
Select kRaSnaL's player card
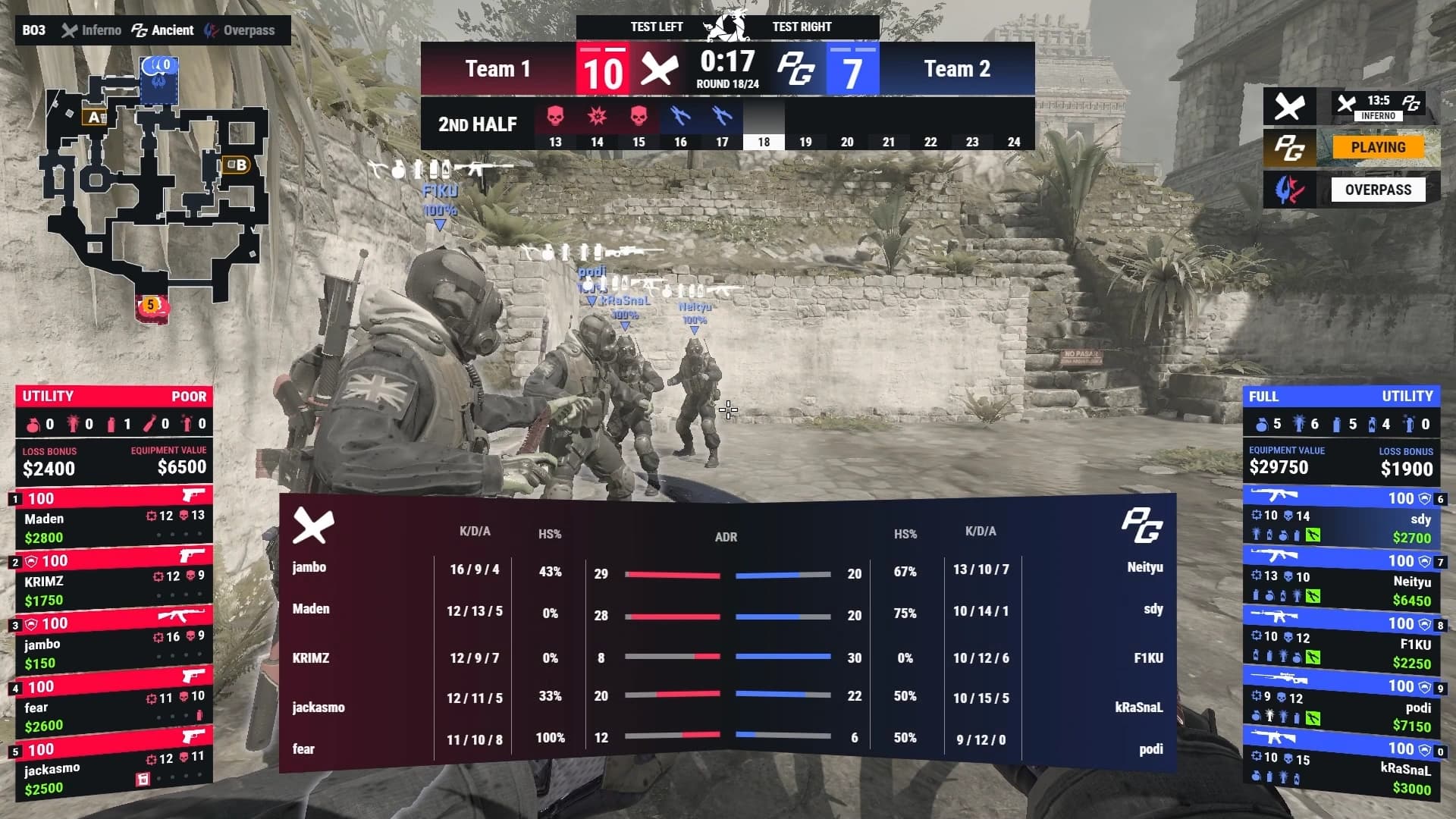click(x=1342, y=769)
